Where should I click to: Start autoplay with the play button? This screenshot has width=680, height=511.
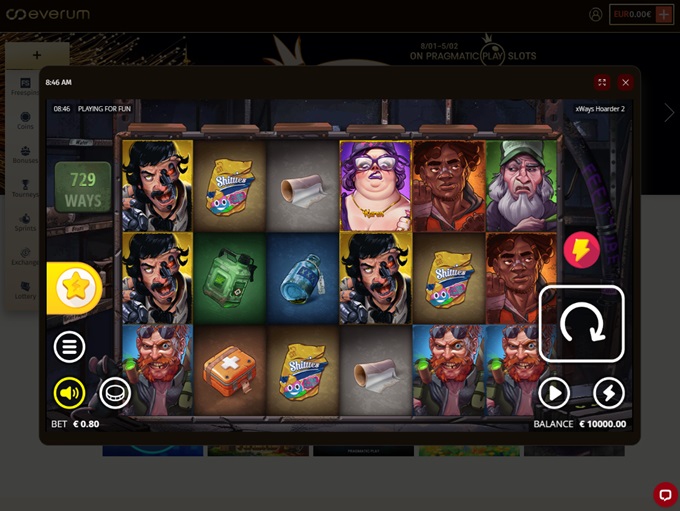click(x=554, y=393)
